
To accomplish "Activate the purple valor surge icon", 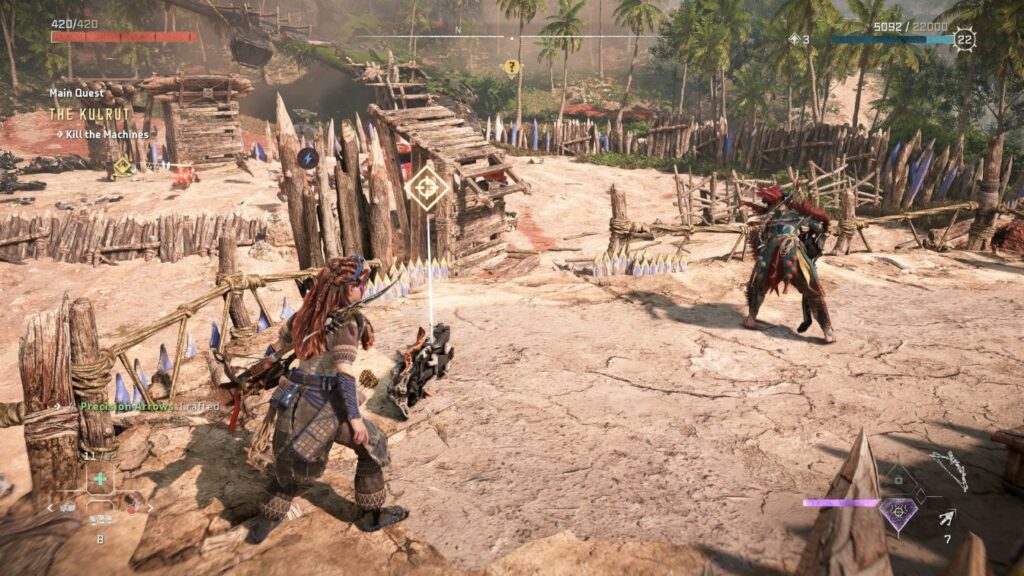I will pyautogui.click(x=899, y=514).
